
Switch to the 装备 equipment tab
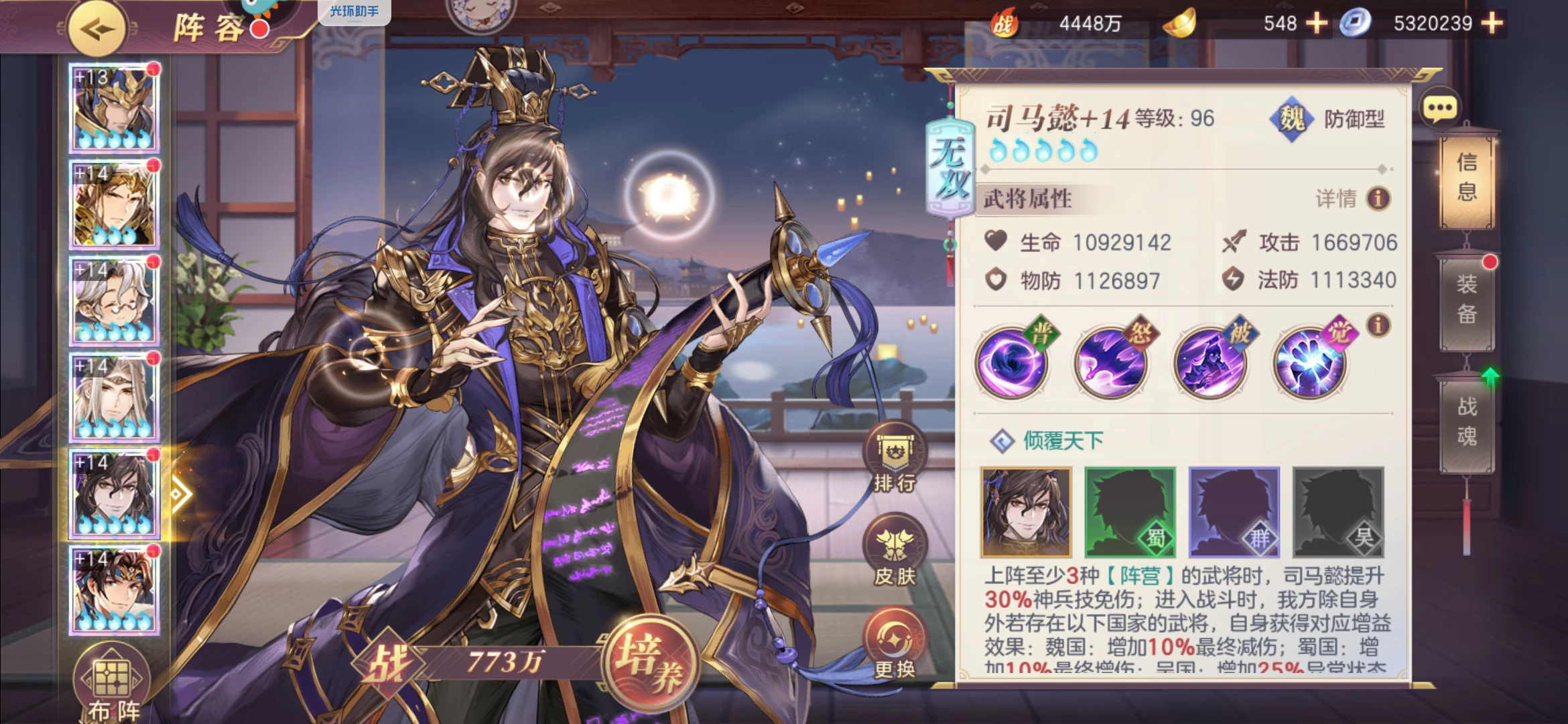tap(1467, 300)
